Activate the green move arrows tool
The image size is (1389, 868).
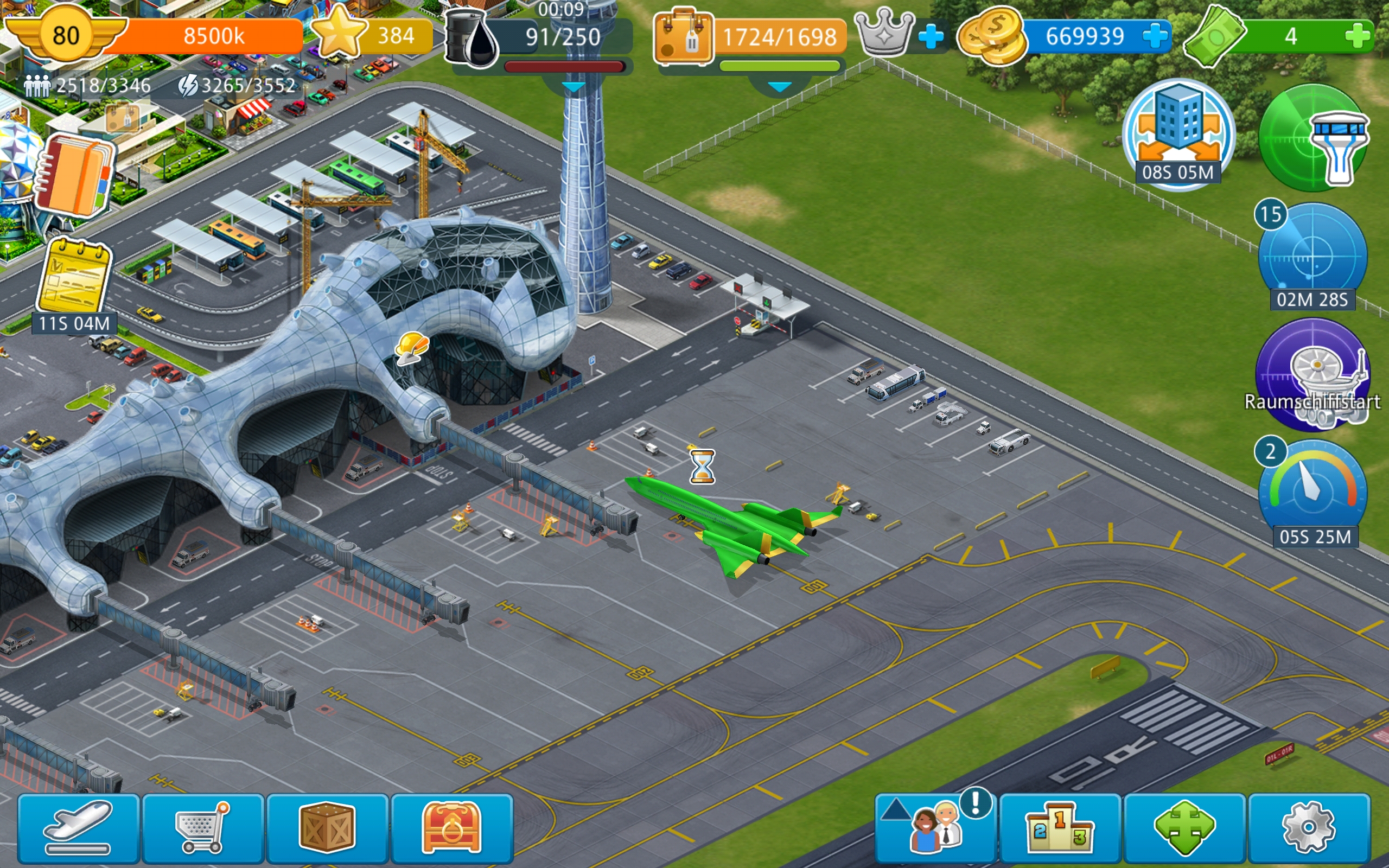click(1184, 827)
